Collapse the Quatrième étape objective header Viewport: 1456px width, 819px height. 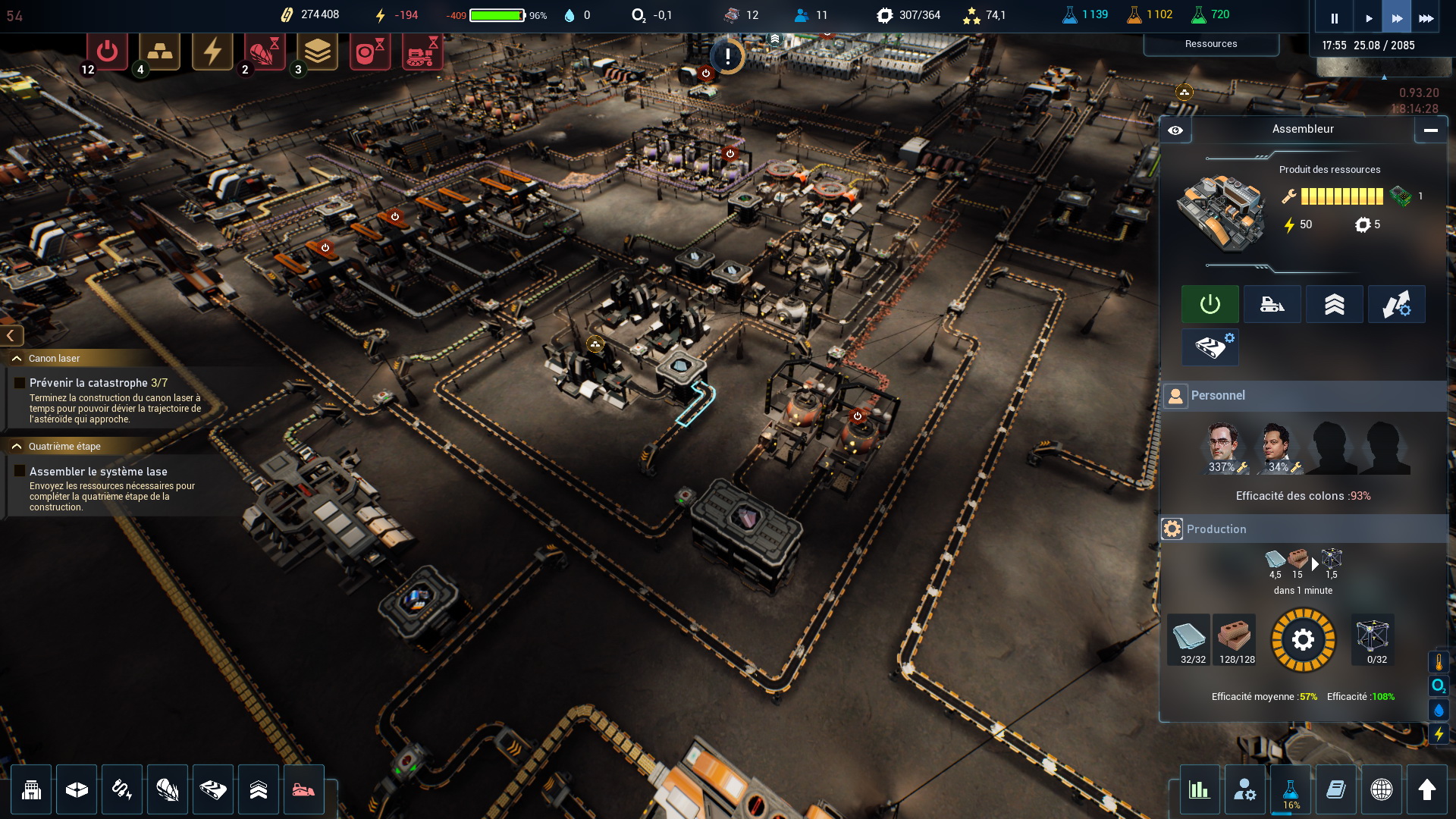(x=17, y=447)
